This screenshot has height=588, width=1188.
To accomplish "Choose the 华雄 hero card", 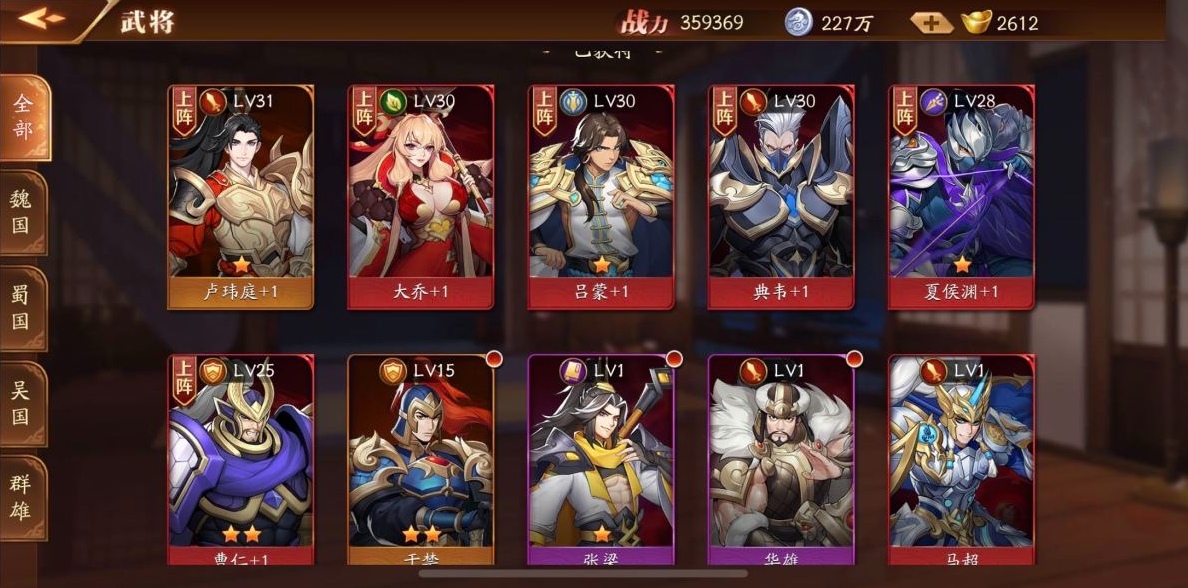I will [781, 460].
